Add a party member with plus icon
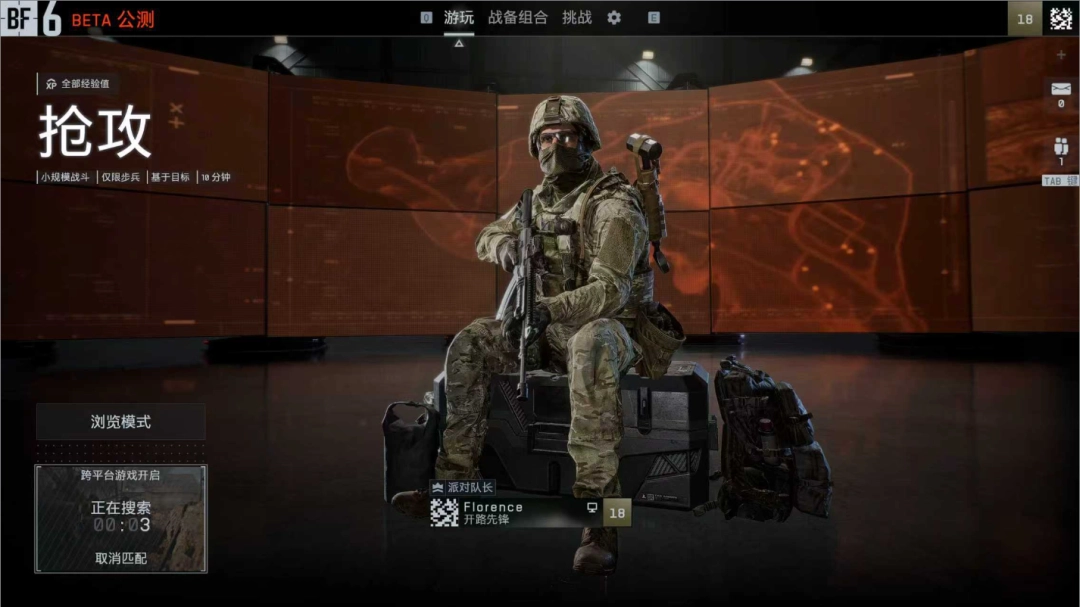 [1061, 55]
